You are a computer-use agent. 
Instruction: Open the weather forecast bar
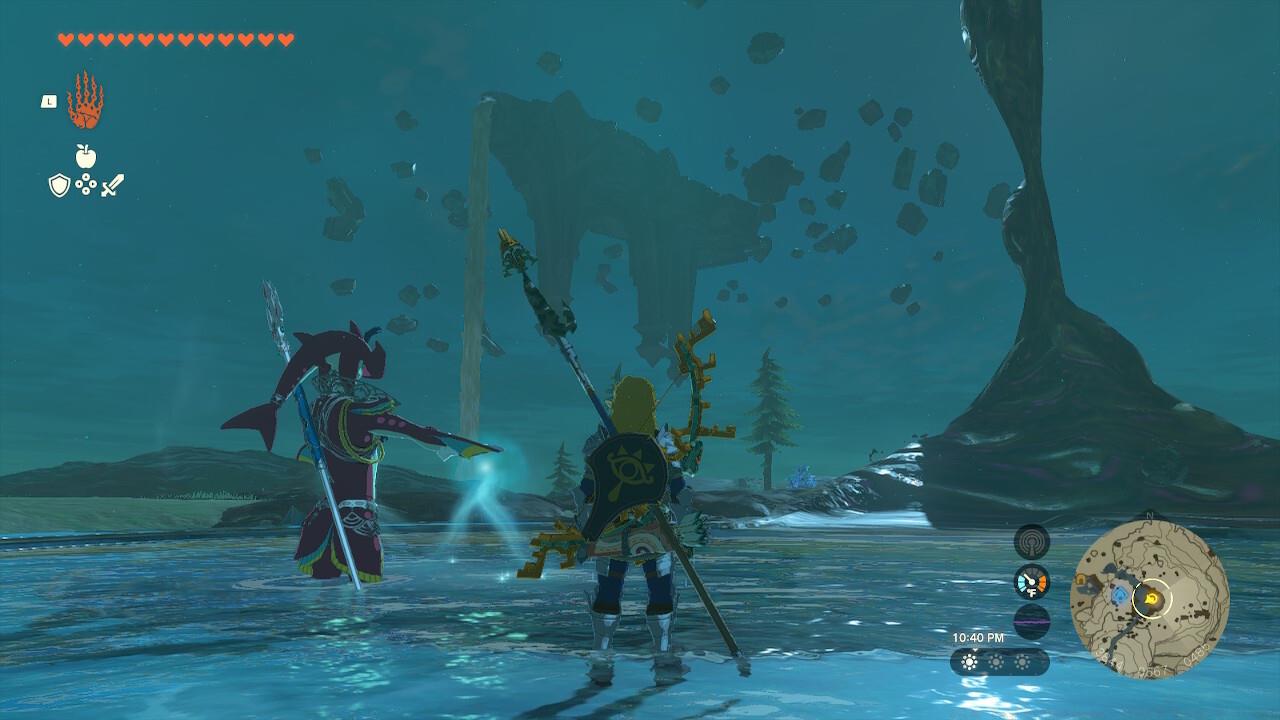[x=1000, y=661]
